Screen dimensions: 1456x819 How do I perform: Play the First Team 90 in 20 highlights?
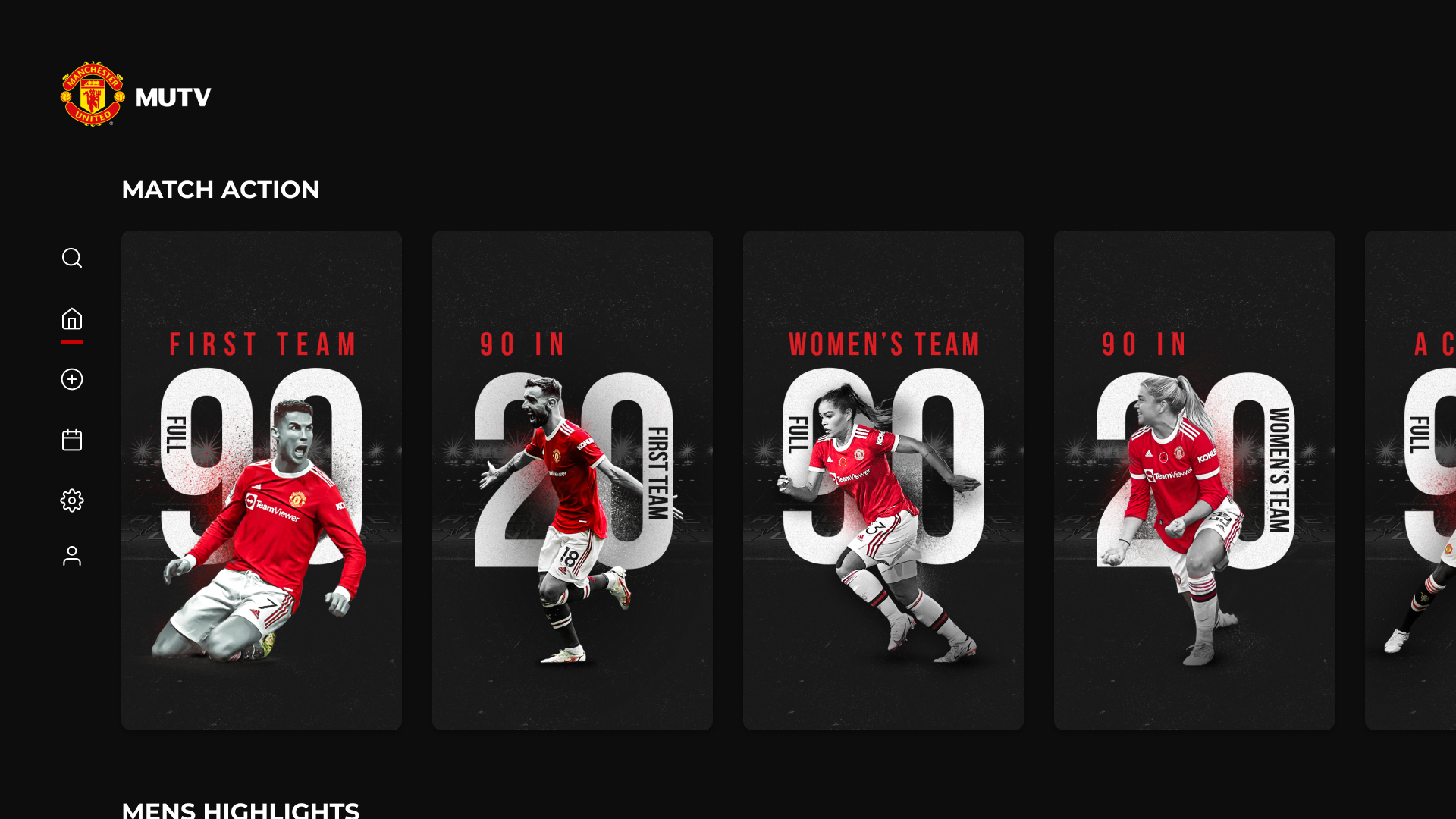point(573,479)
